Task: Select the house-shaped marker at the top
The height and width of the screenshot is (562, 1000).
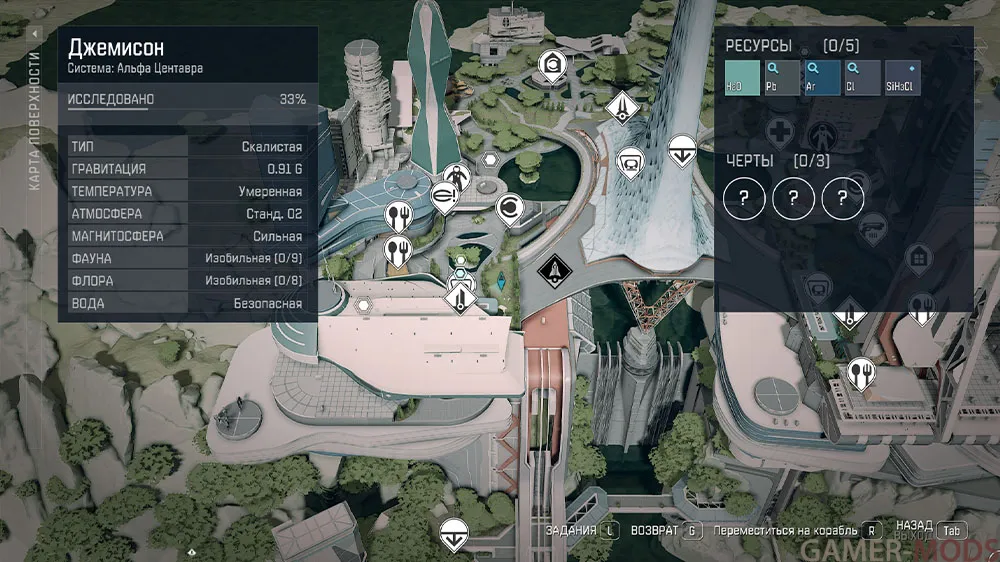Action: (x=550, y=65)
